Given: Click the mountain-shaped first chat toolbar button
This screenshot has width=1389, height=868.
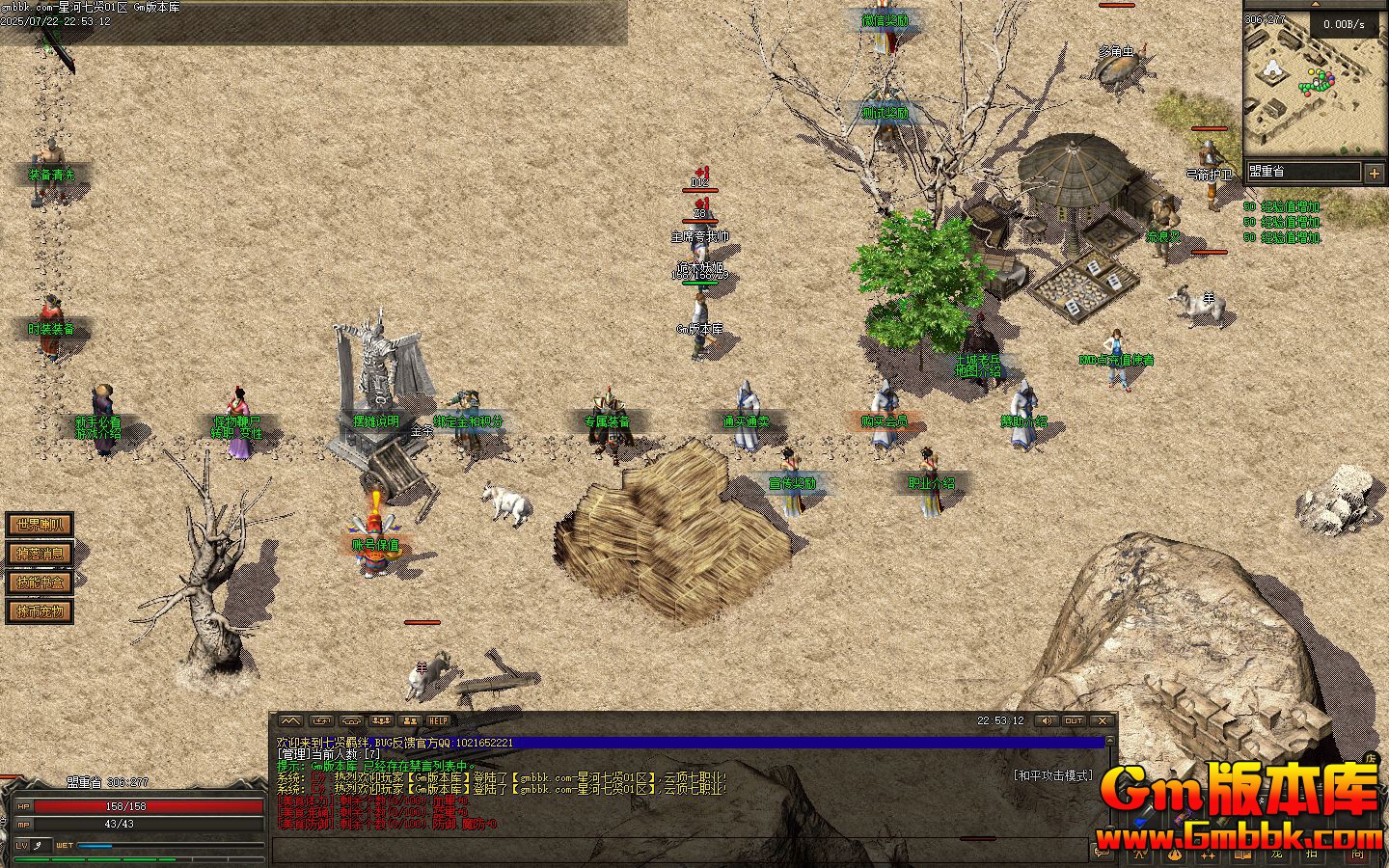Looking at the screenshot, I should (290, 720).
